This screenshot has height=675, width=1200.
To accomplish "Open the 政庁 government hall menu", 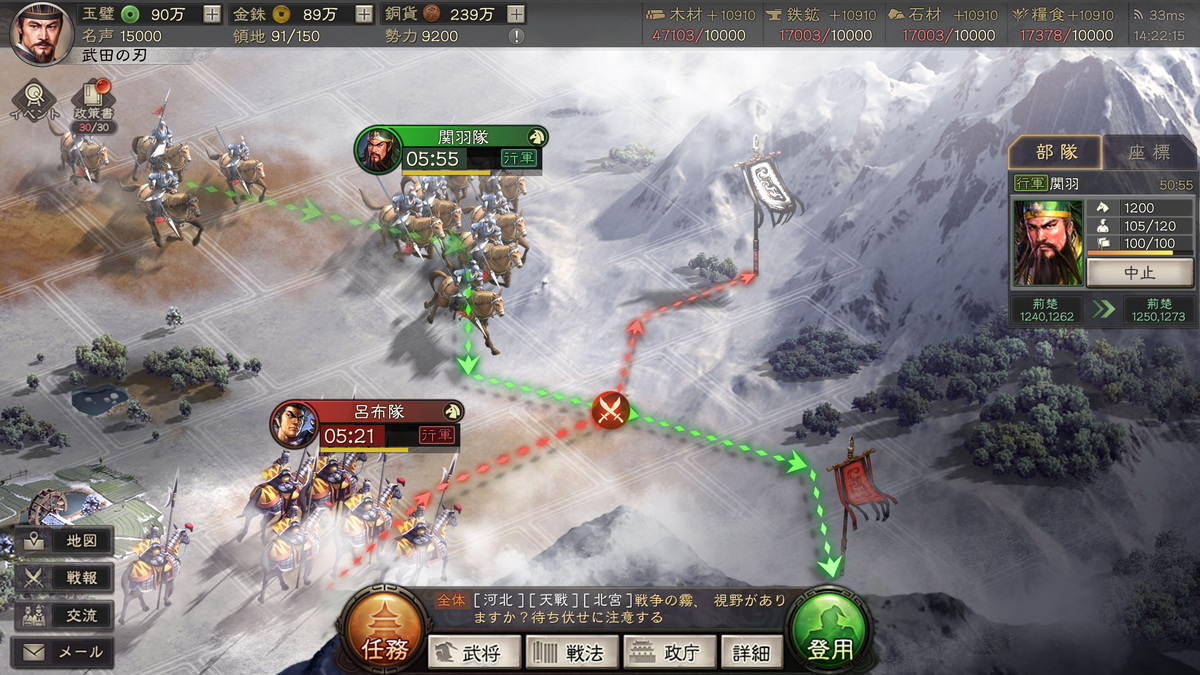I will (669, 653).
